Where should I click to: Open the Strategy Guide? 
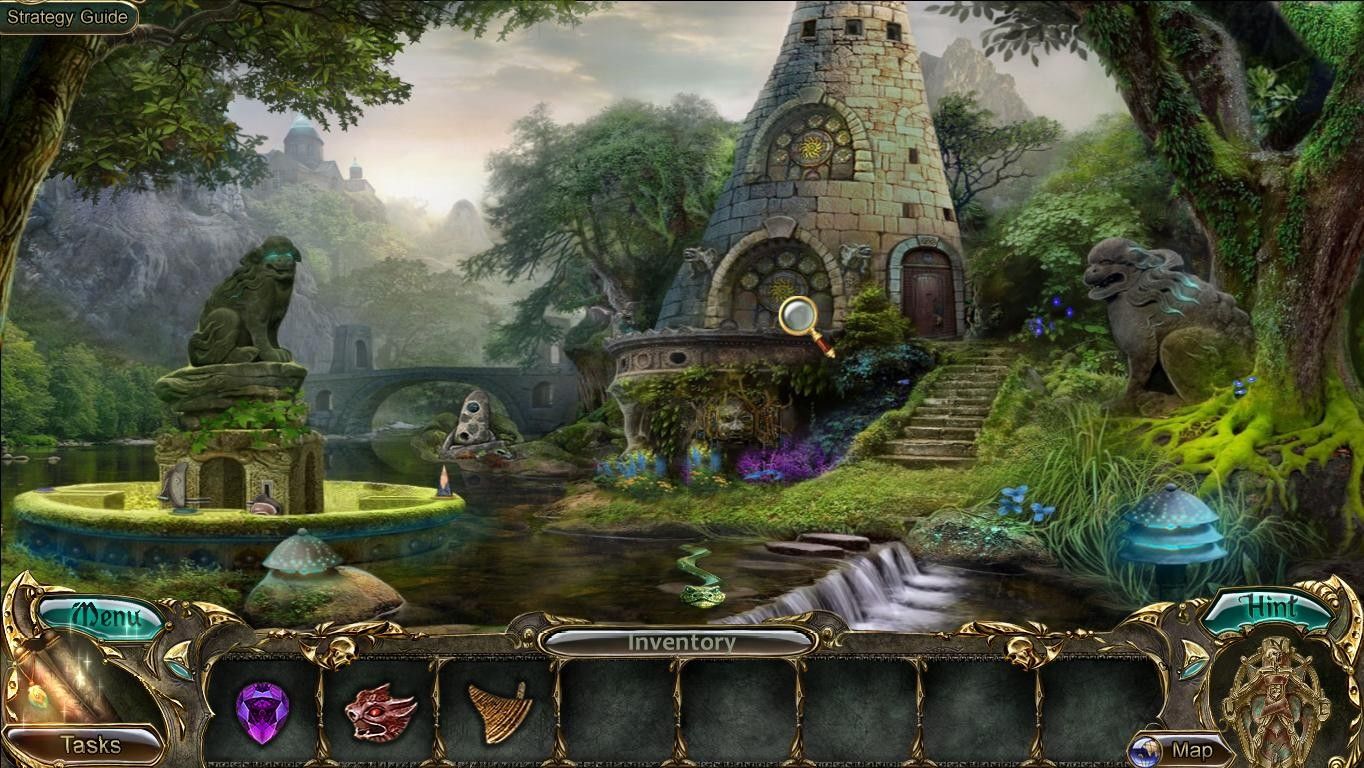tap(67, 17)
